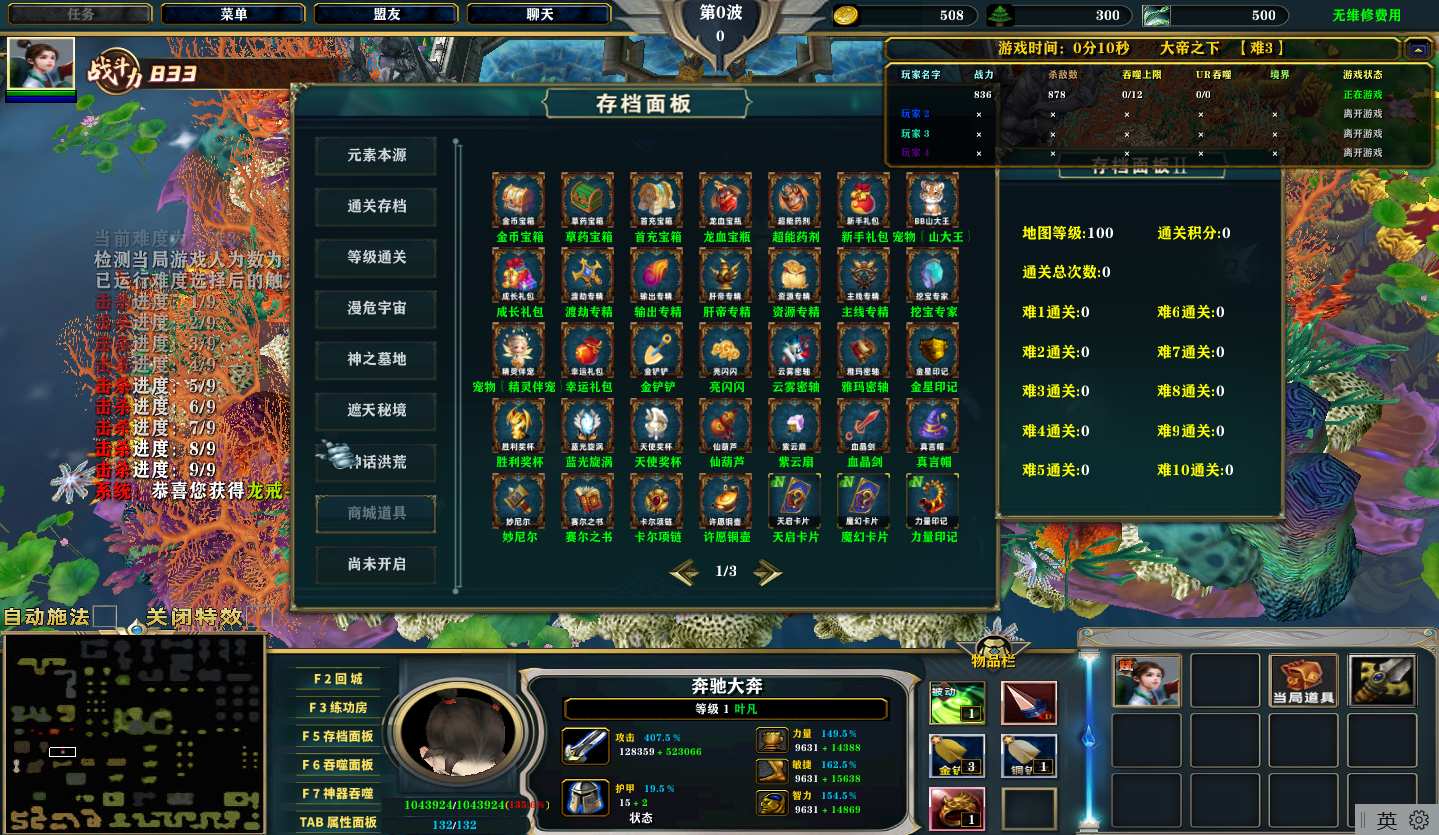
Task: Go to previous page of item list
Action: click(684, 572)
